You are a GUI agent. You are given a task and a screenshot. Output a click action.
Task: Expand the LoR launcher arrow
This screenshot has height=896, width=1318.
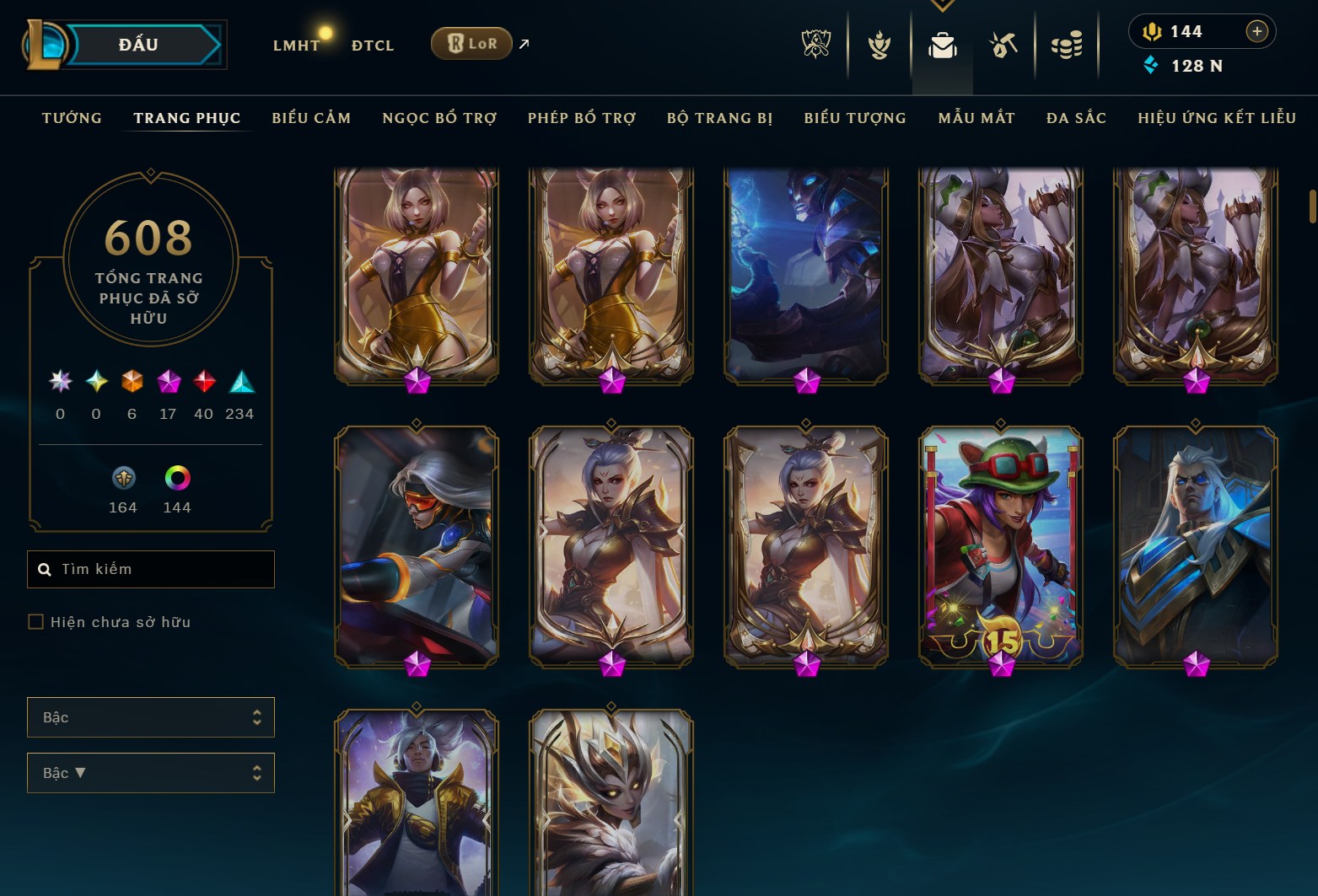coord(523,44)
